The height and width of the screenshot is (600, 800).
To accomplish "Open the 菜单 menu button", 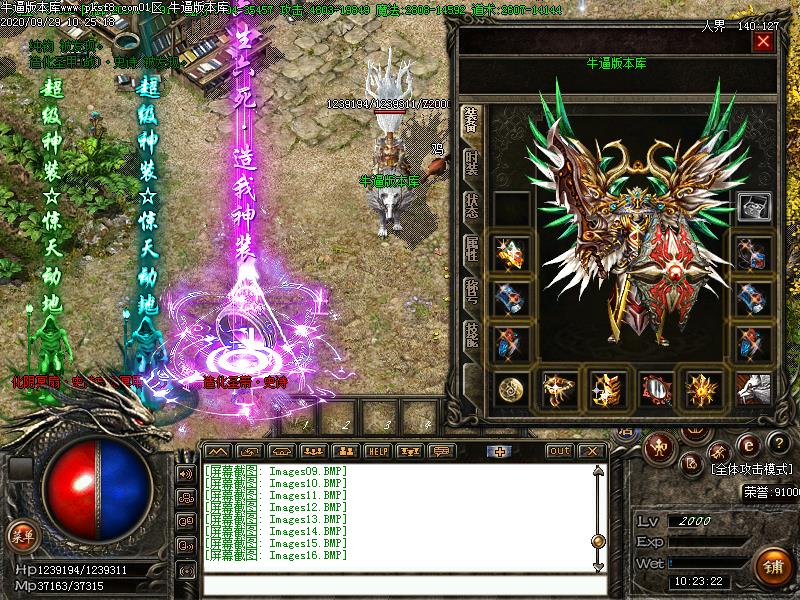I will tap(21, 535).
